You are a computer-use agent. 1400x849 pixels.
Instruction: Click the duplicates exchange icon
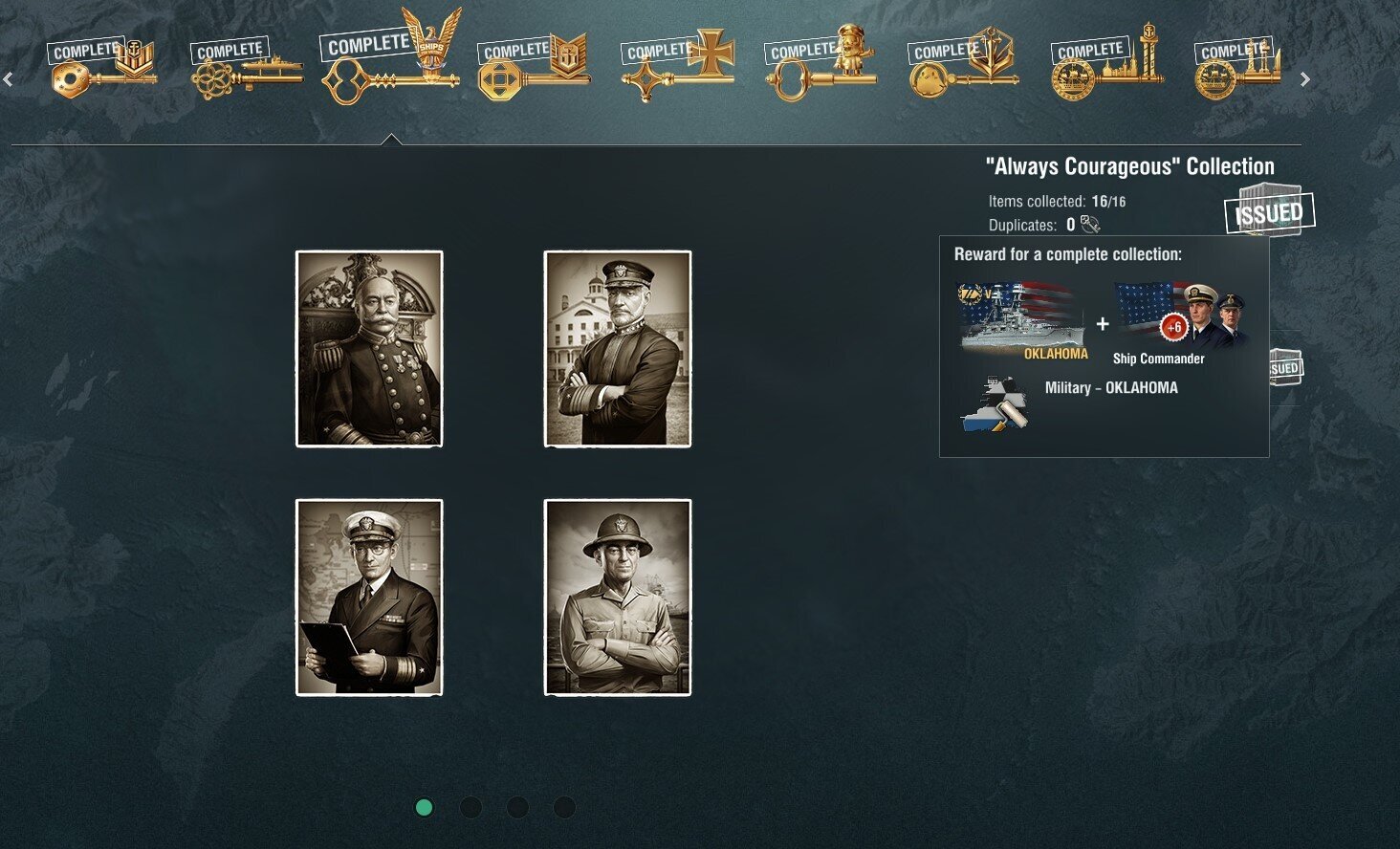point(1090,225)
